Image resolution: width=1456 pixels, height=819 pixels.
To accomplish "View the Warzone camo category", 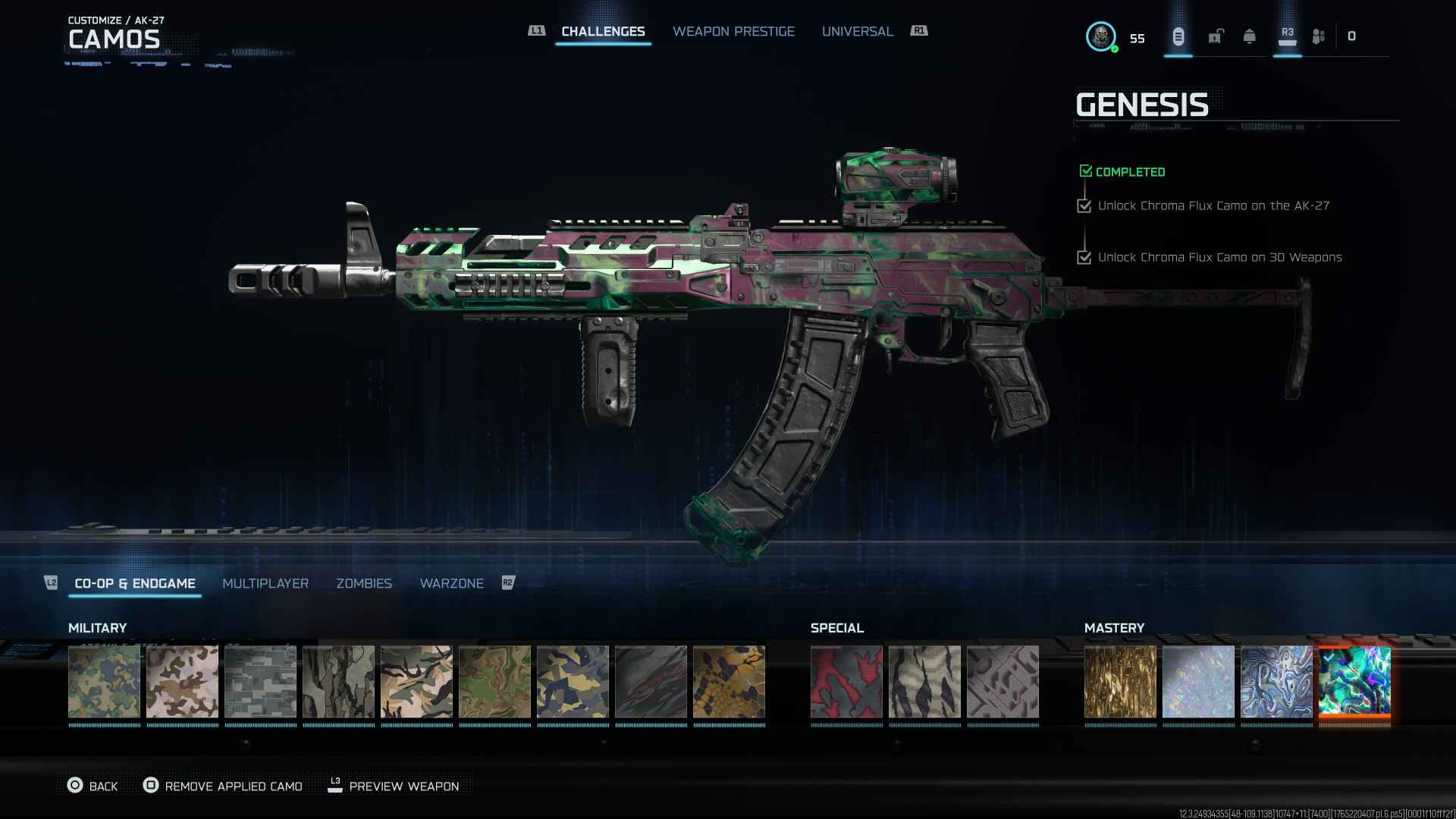I will tap(451, 583).
